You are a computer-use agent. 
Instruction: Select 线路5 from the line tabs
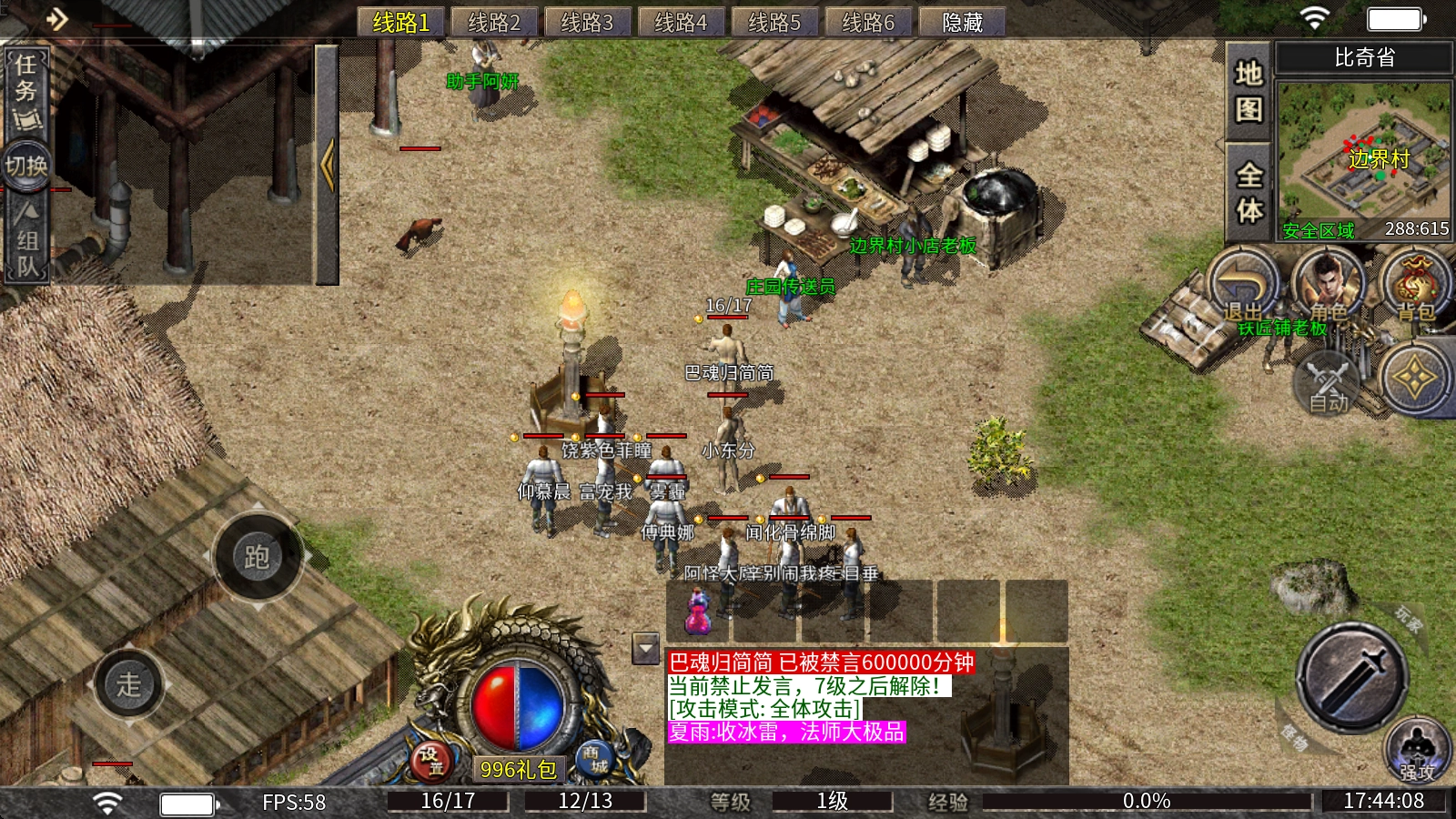point(775,22)
